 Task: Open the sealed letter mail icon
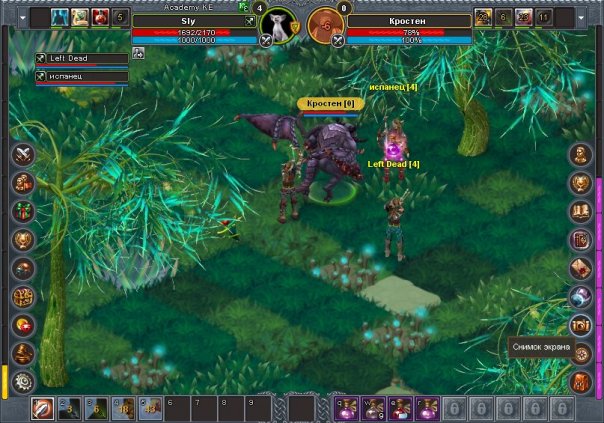coord(581,267)
